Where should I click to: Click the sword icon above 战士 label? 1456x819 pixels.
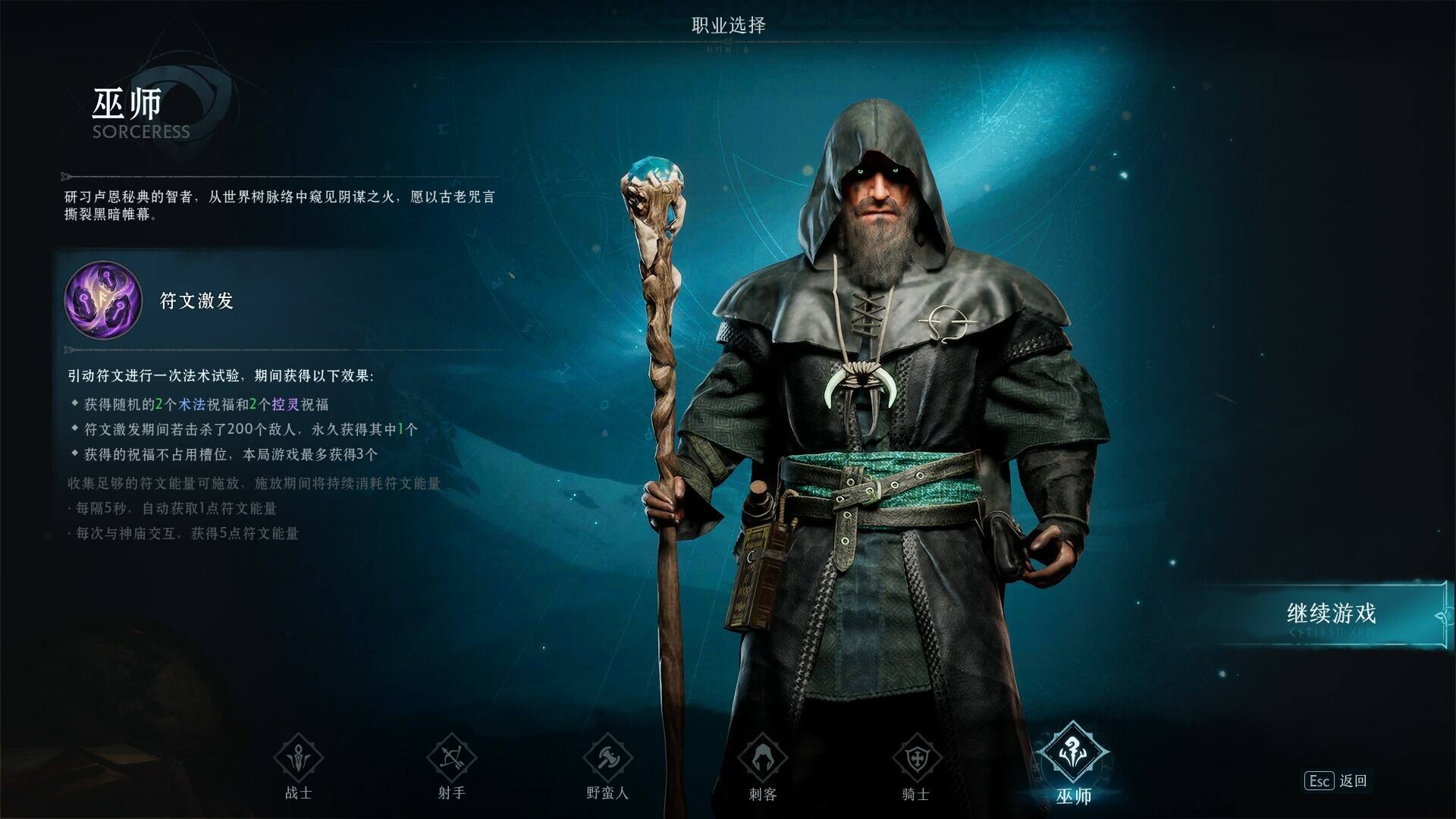(297, 756)
